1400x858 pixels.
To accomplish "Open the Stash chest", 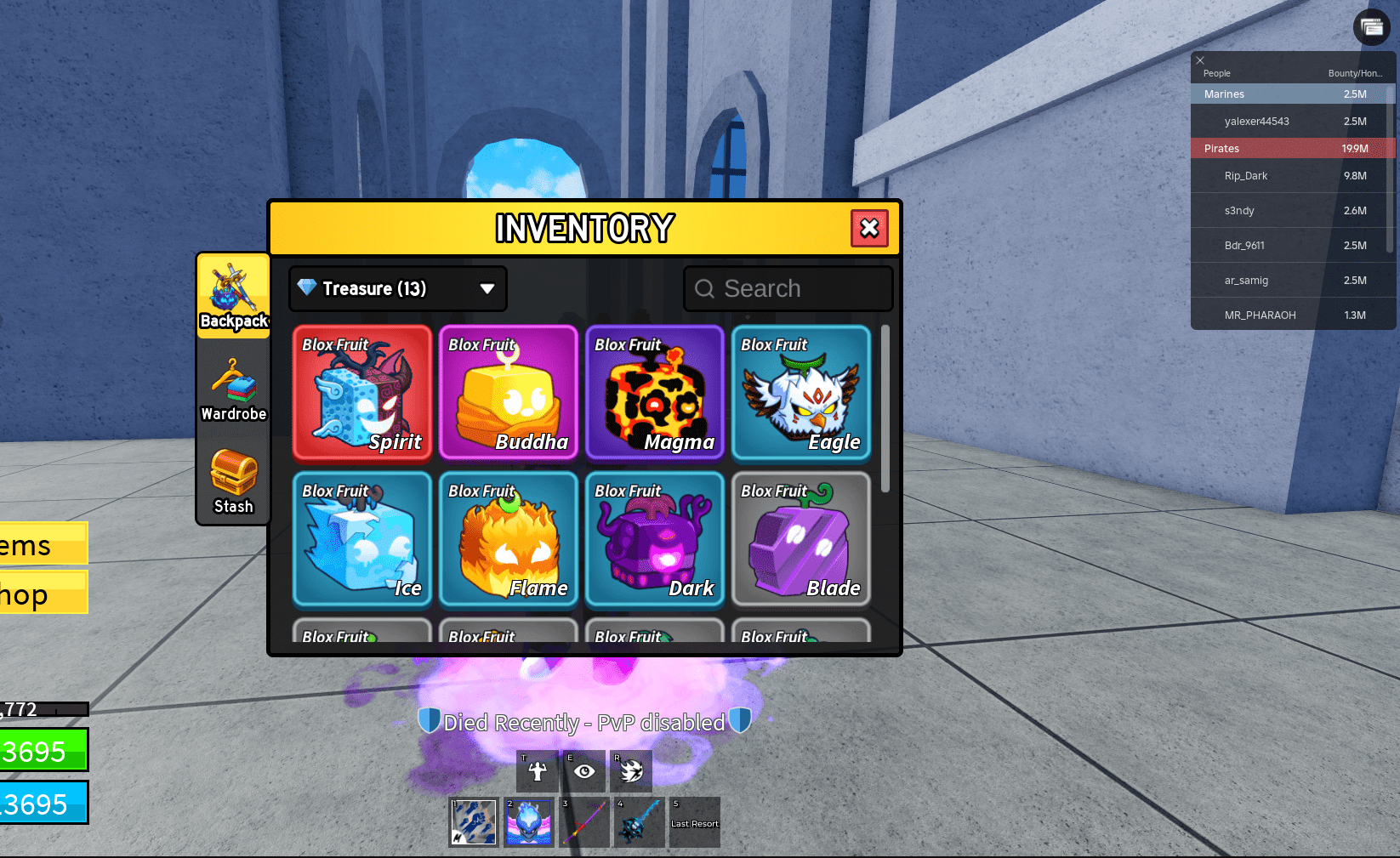I will [233, 480].
